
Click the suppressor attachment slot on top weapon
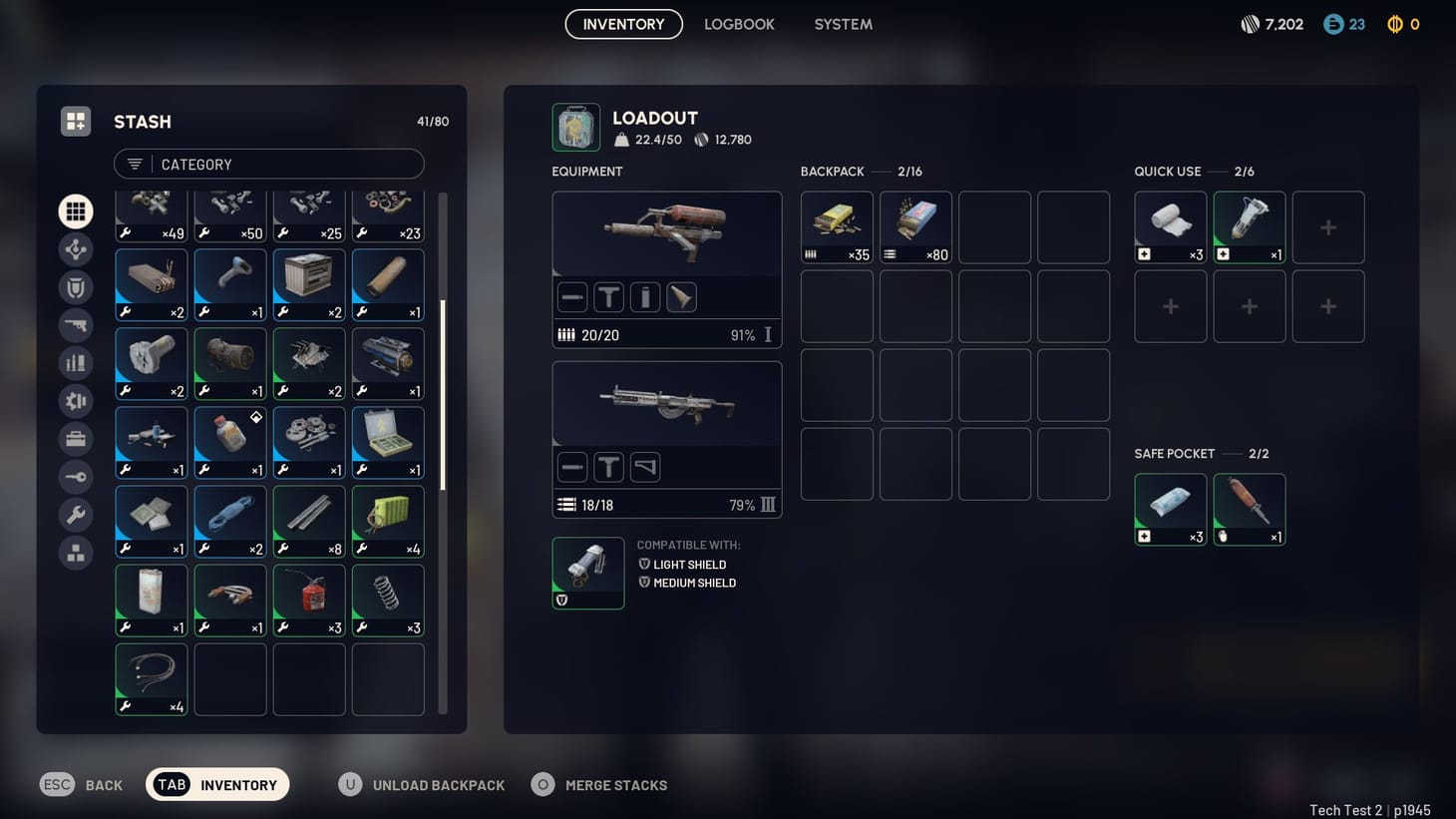(571, 296)
